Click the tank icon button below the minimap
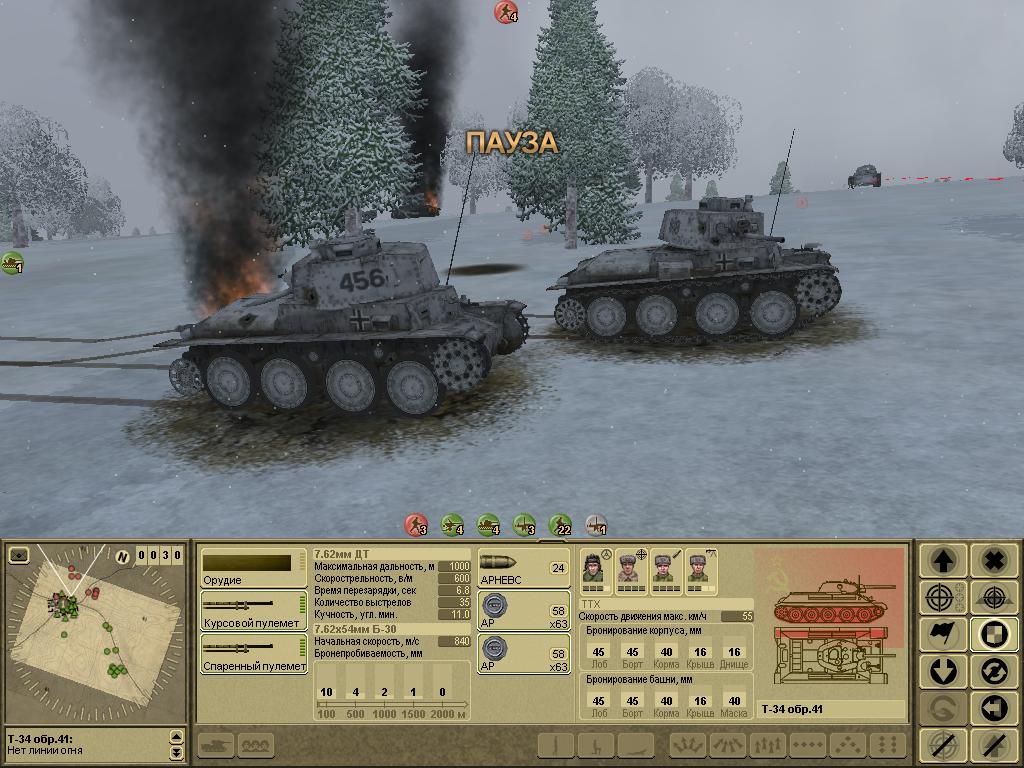This screenshot has width=1024, height=768. (x=218, y=745)
